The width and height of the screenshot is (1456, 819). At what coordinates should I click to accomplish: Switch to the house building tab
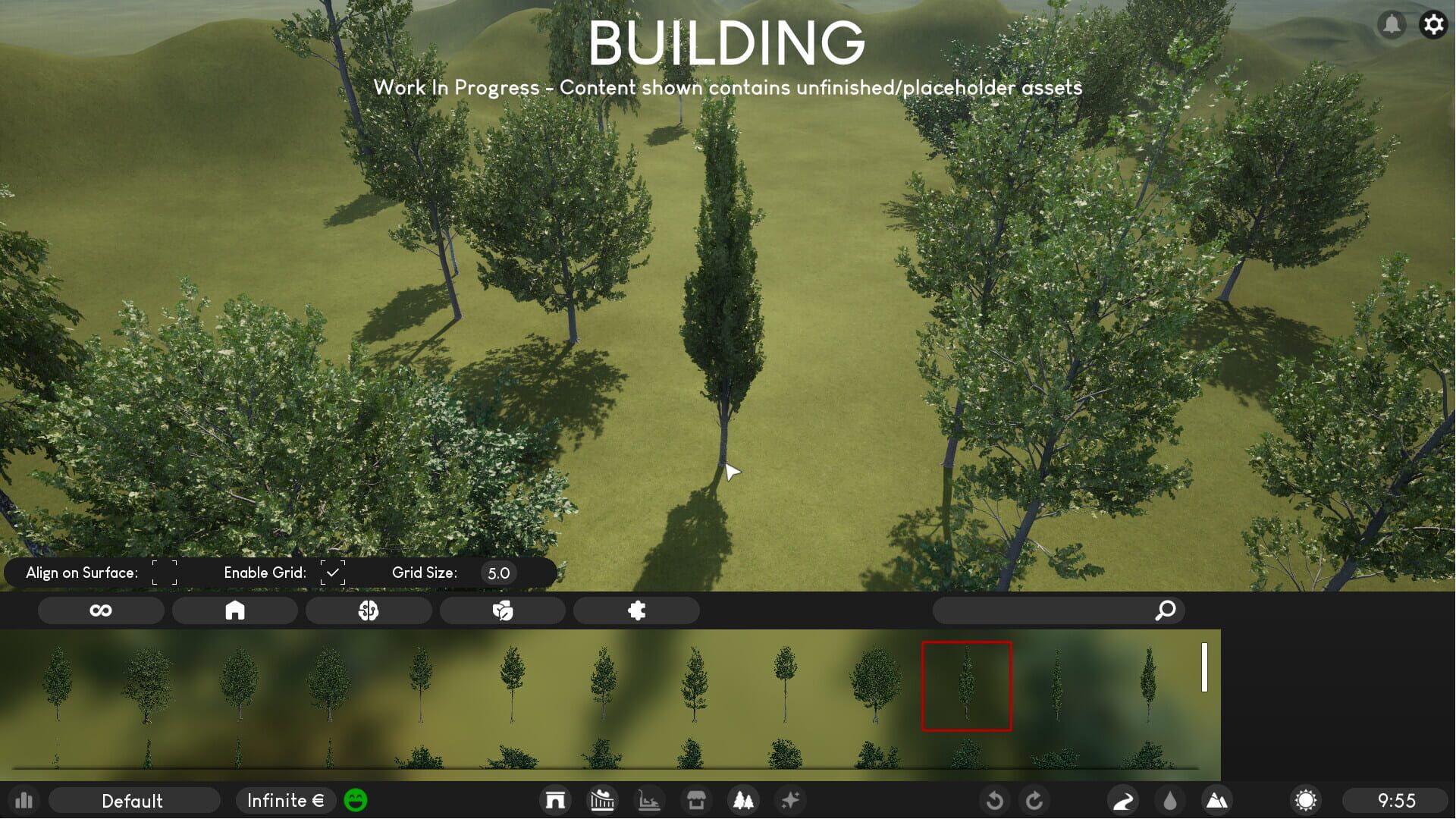(x=235, y=610)
